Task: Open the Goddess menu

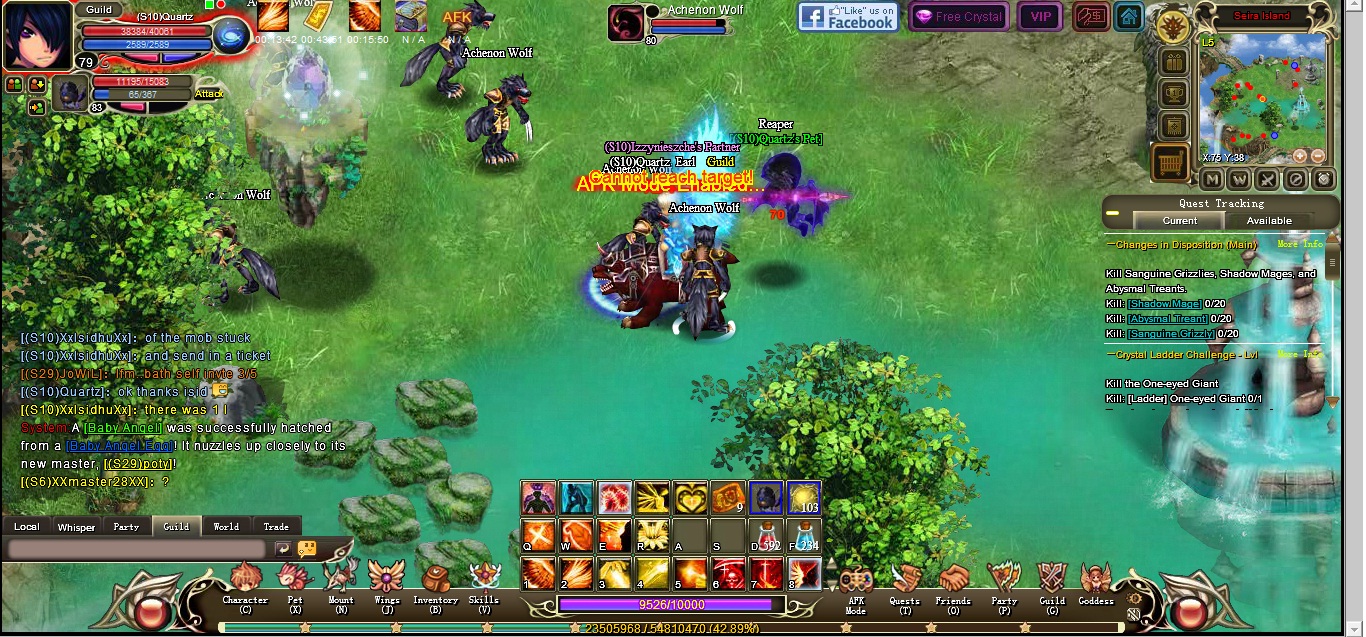Action: pyautogui.click(x=1096, y=581)
